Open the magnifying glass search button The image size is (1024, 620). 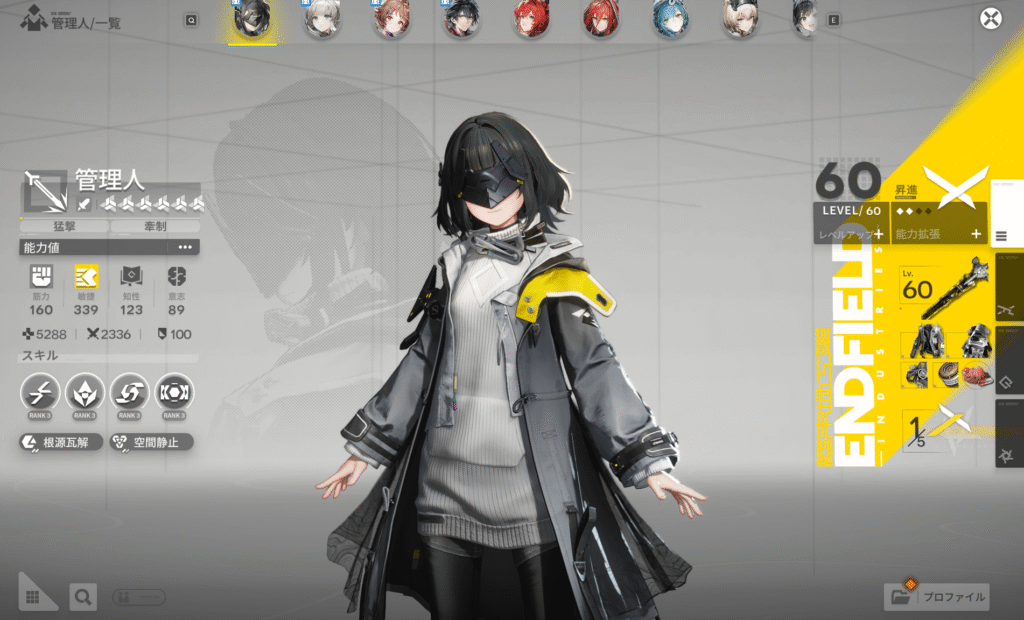pos(83,597)
